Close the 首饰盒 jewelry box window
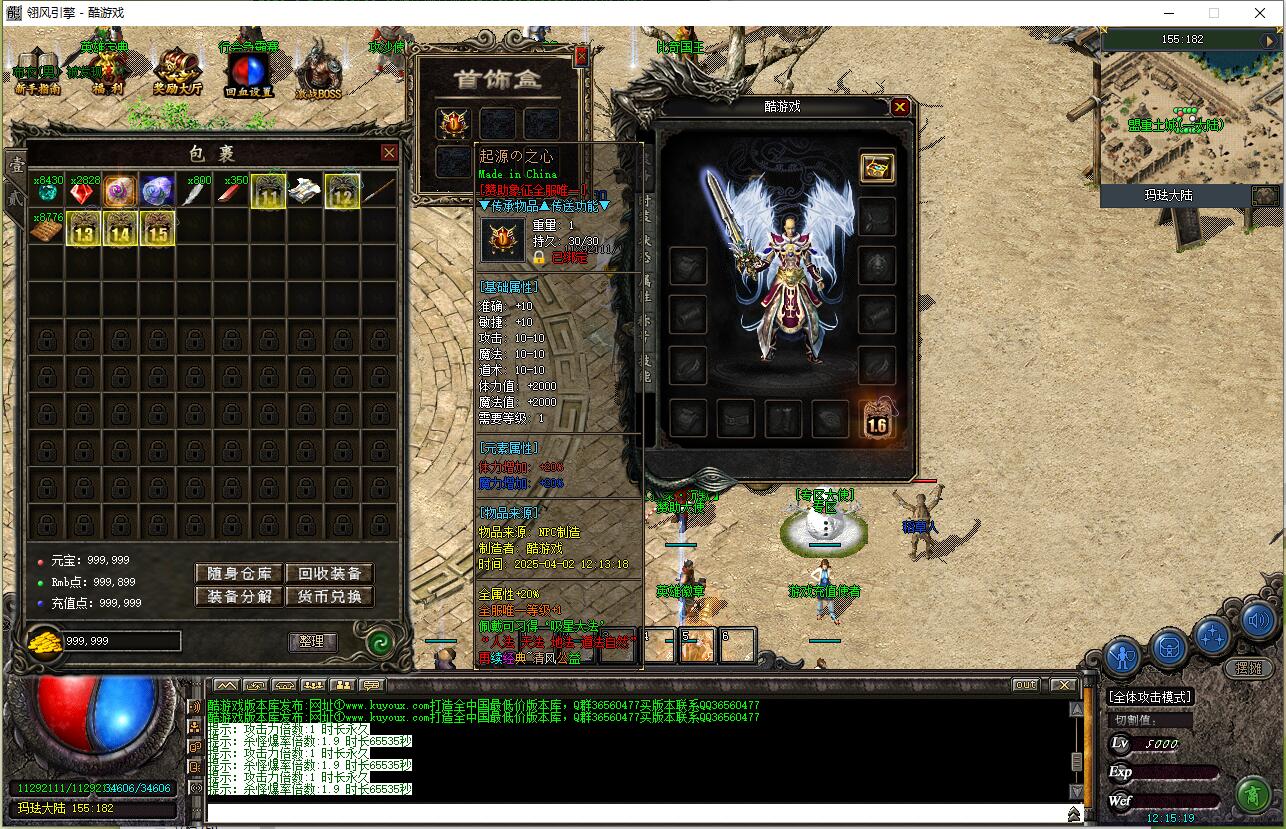 pos(580,58)
